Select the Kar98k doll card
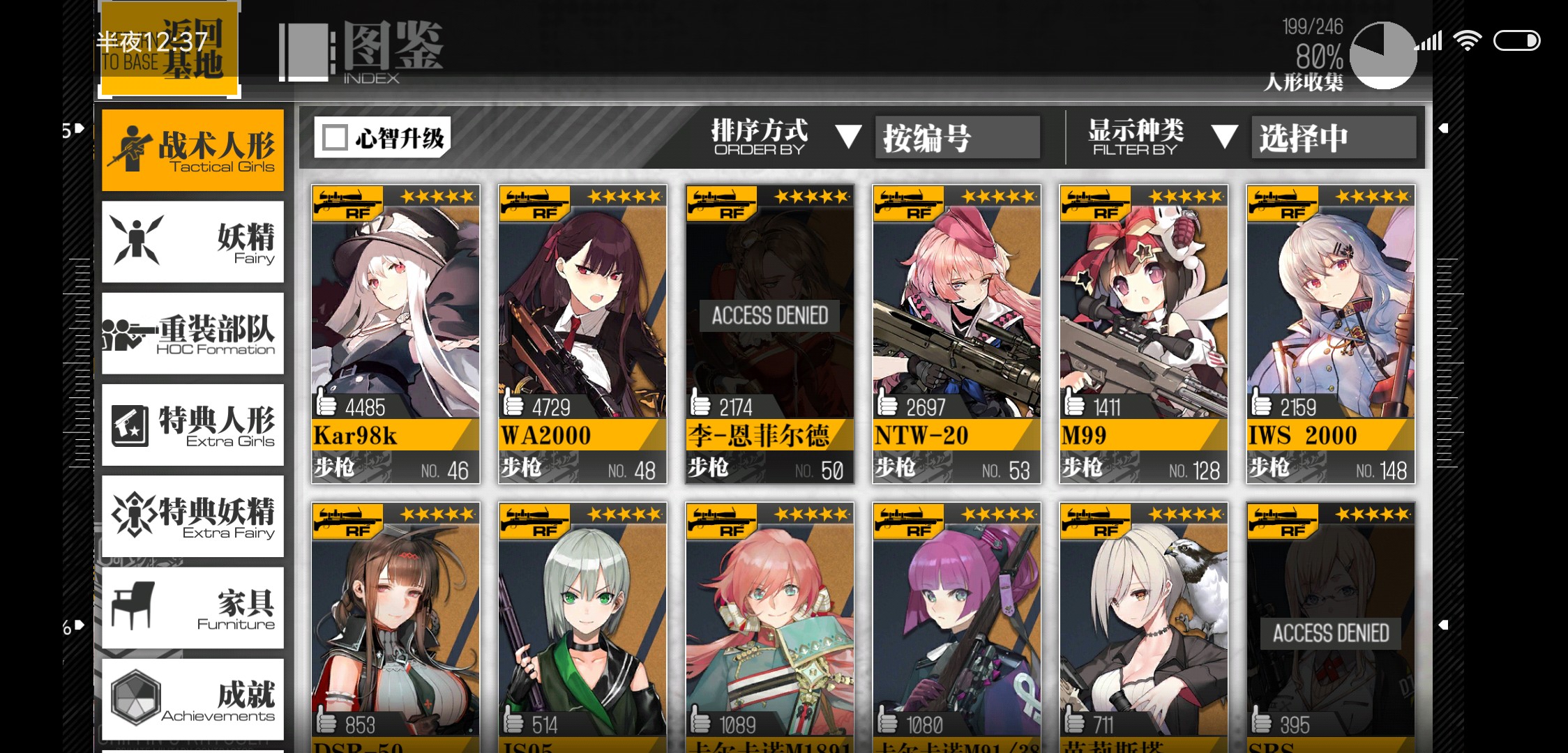The height and width of the screenshot is (753, 1568). 395,333
